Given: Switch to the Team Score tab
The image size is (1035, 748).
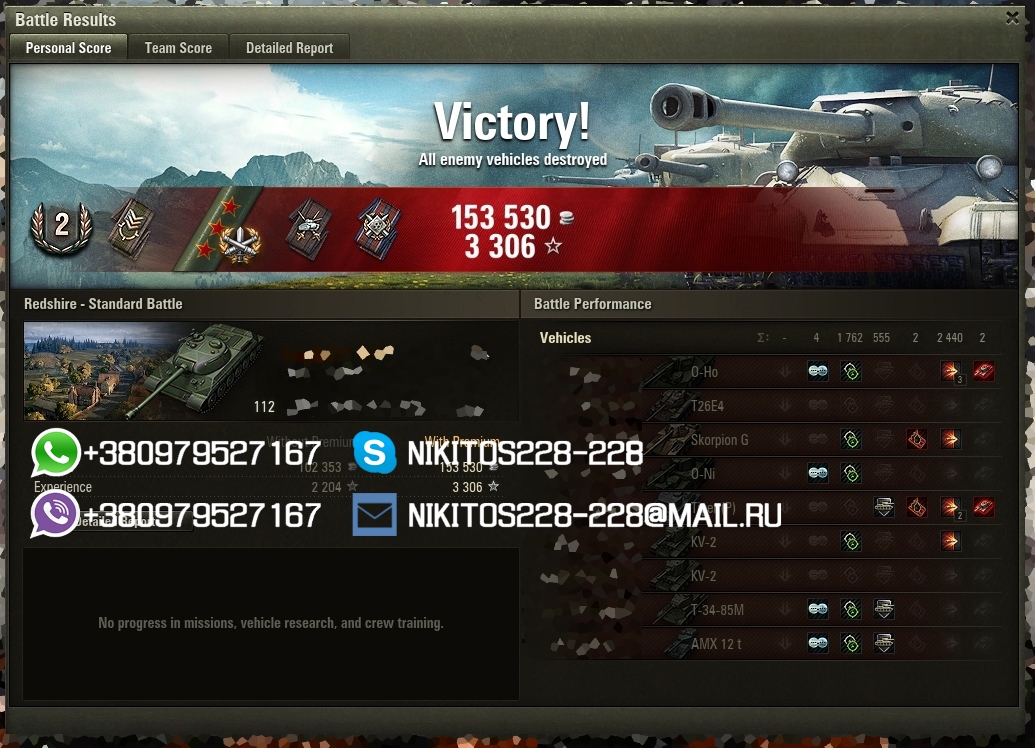Looking at the screenshot, I should (x=178, y=48).
